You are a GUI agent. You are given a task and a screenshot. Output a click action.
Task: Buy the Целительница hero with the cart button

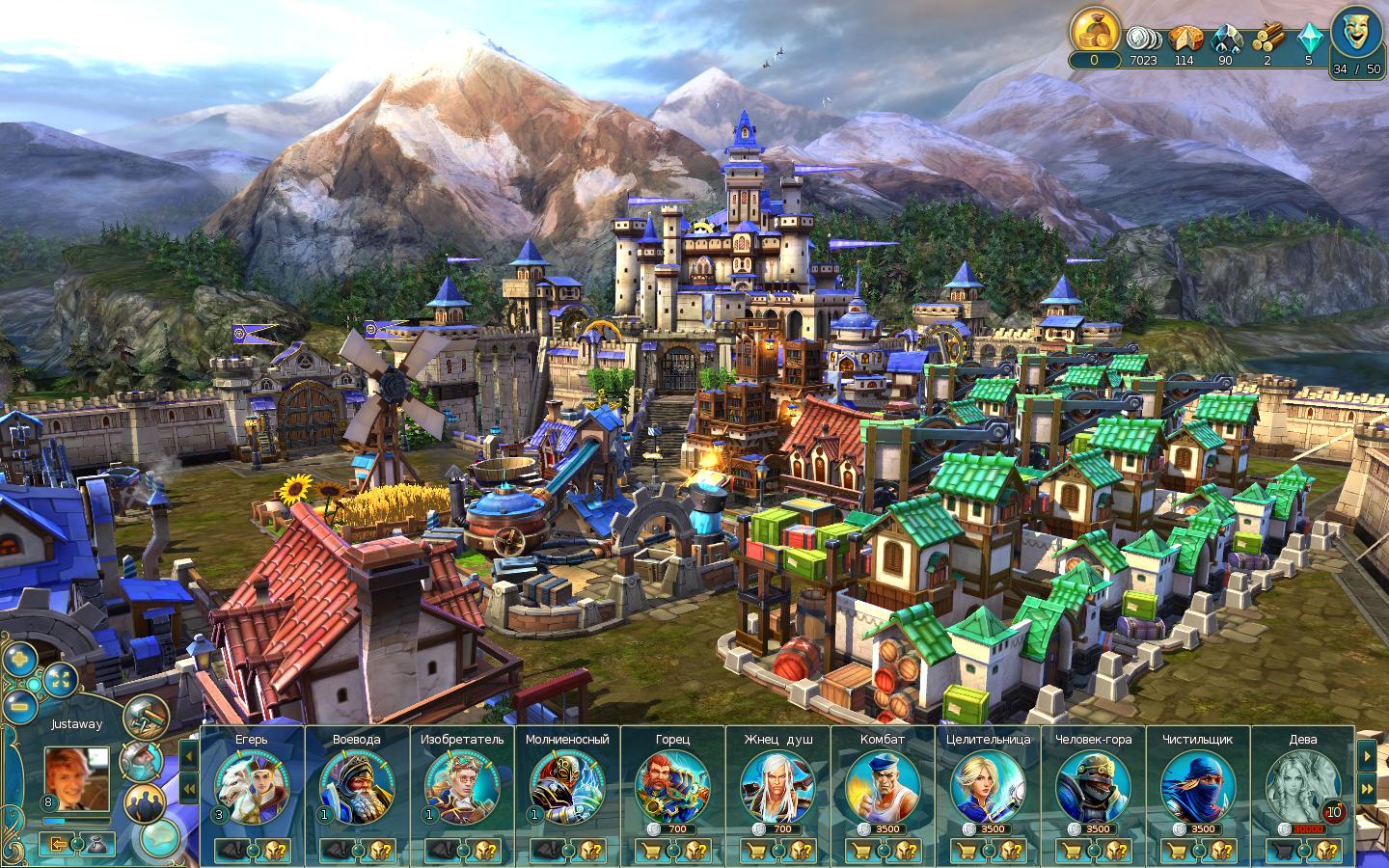pos(966,851)
